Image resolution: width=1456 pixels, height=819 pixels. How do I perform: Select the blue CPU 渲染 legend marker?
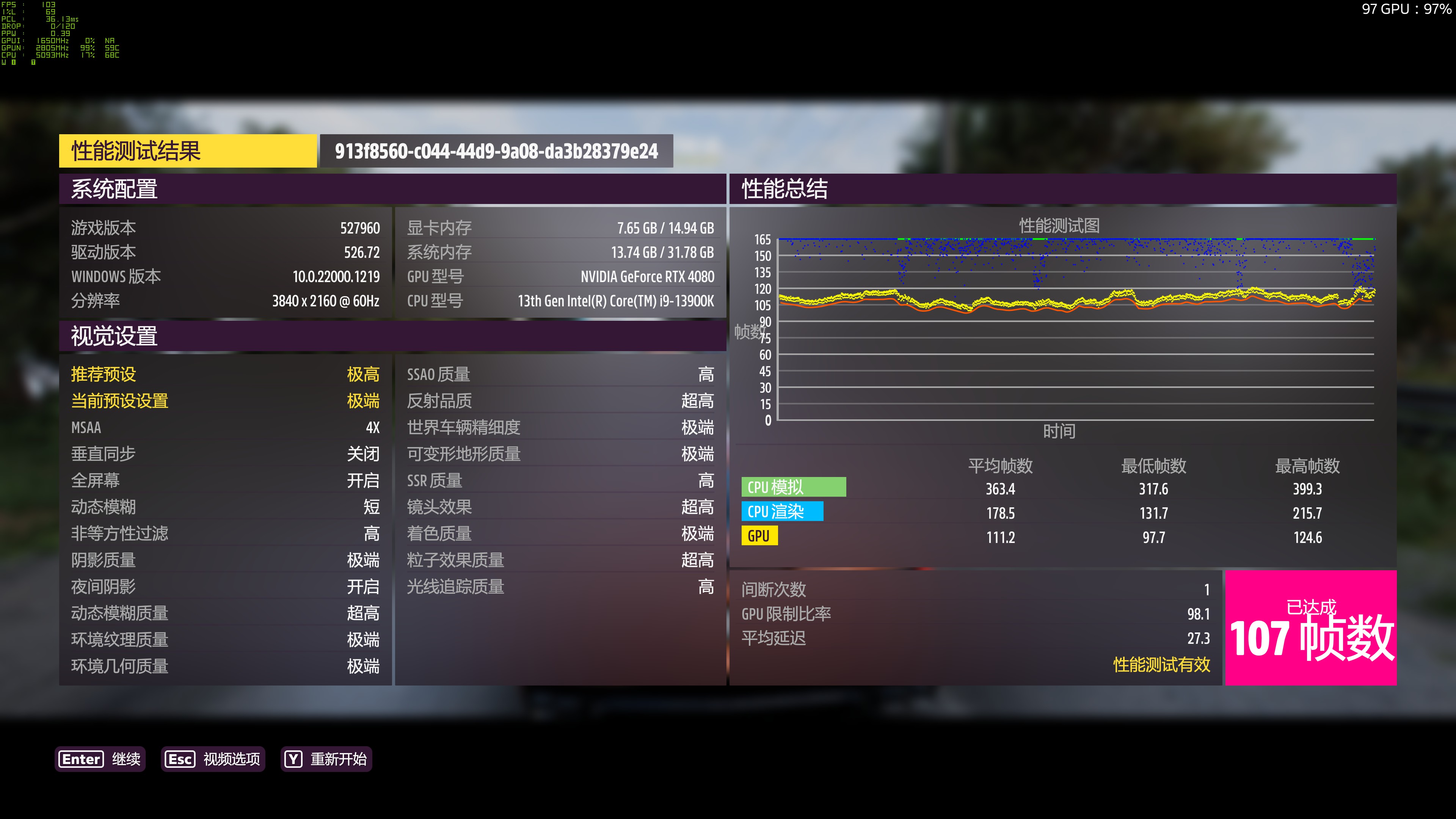(783, 511)
